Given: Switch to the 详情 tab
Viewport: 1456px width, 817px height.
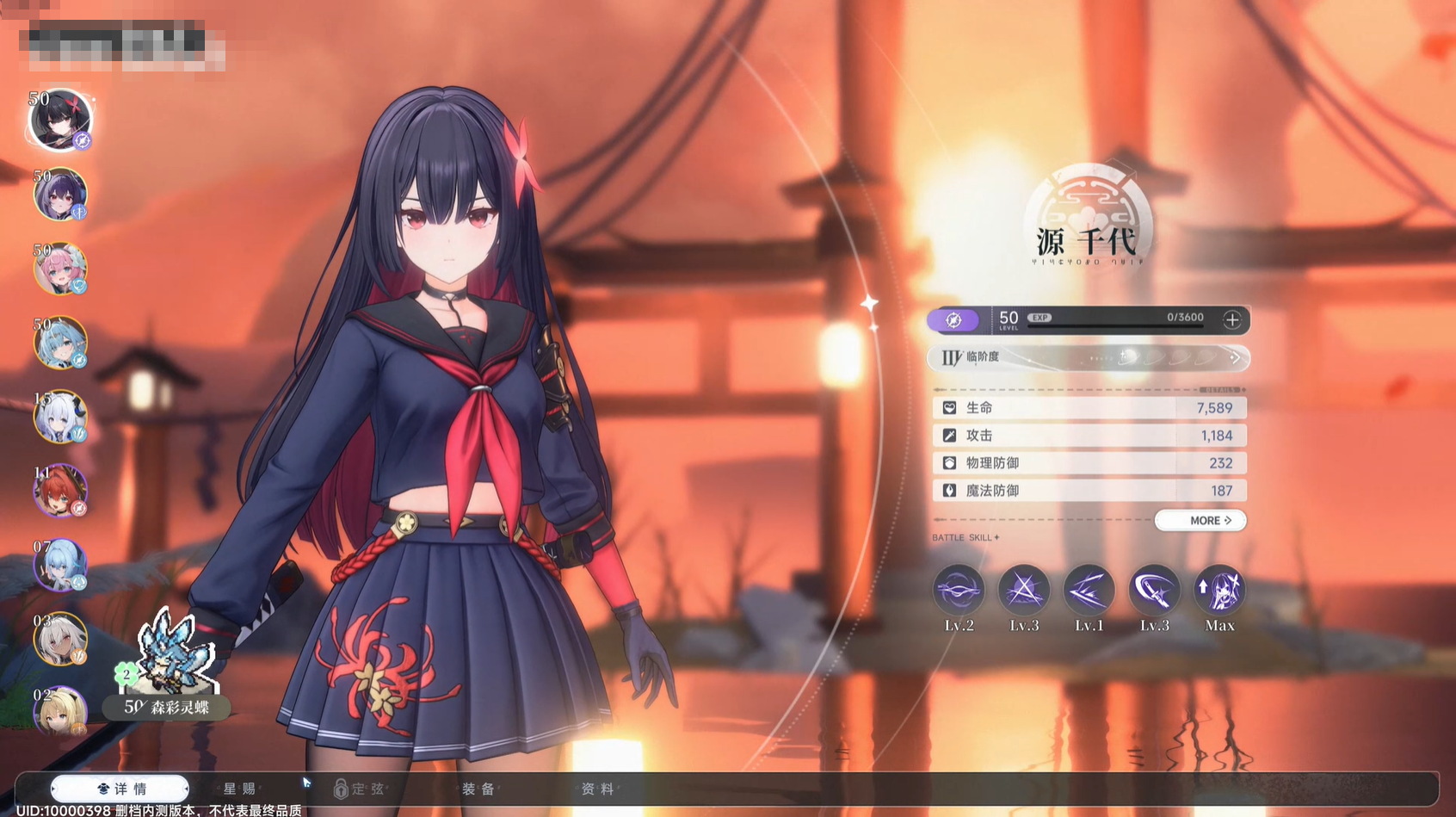Looking at the screenshot, I should tap(120, 789).
